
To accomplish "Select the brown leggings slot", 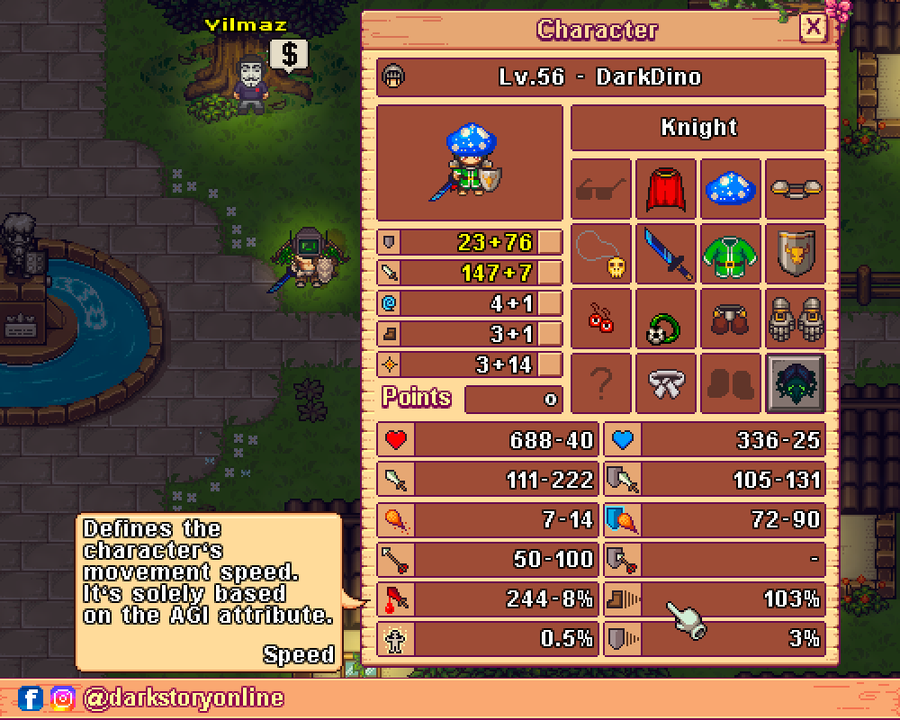I will tap(731, 318).
